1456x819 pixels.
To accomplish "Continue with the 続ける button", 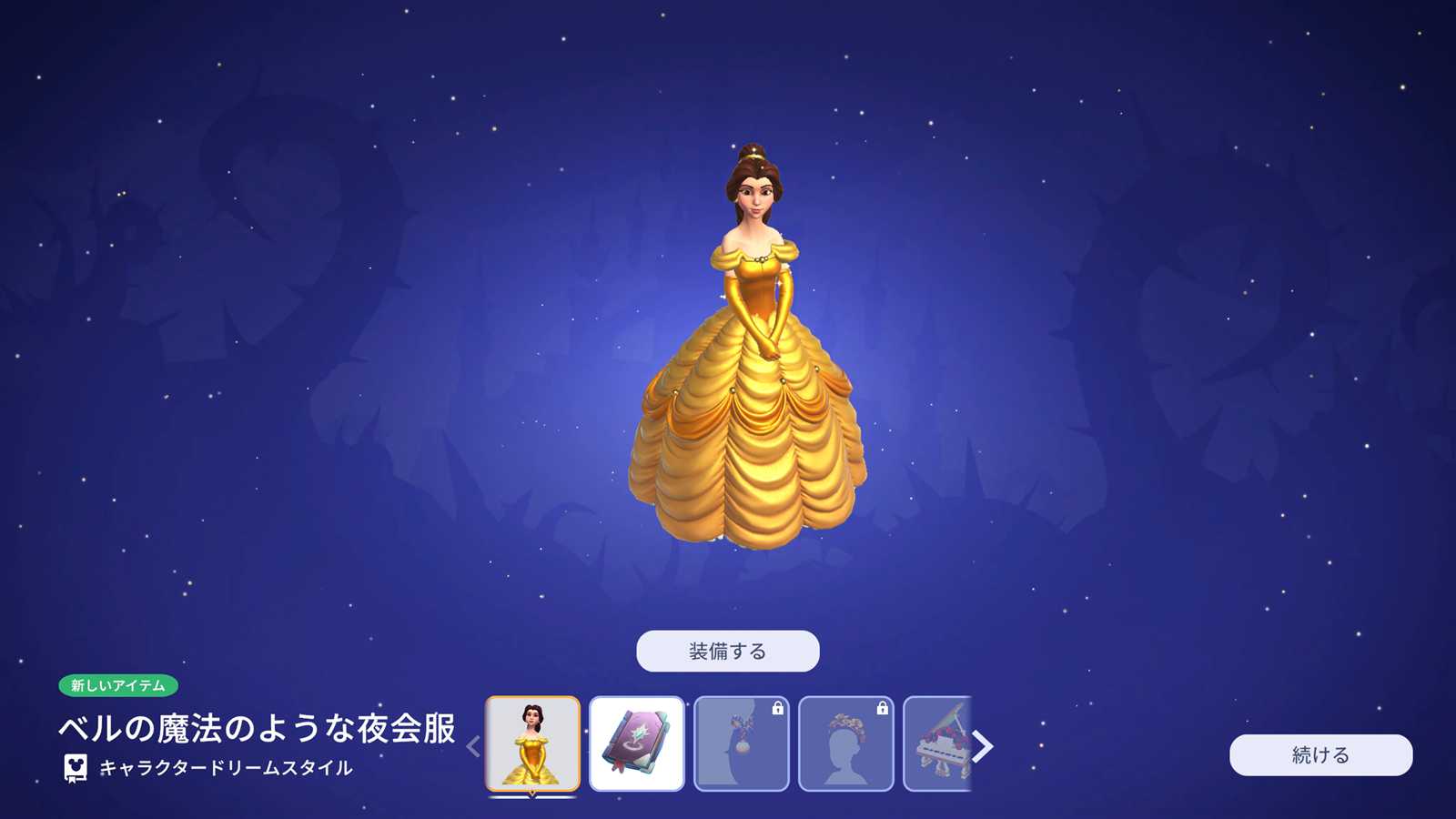I will click(1320, 754).
